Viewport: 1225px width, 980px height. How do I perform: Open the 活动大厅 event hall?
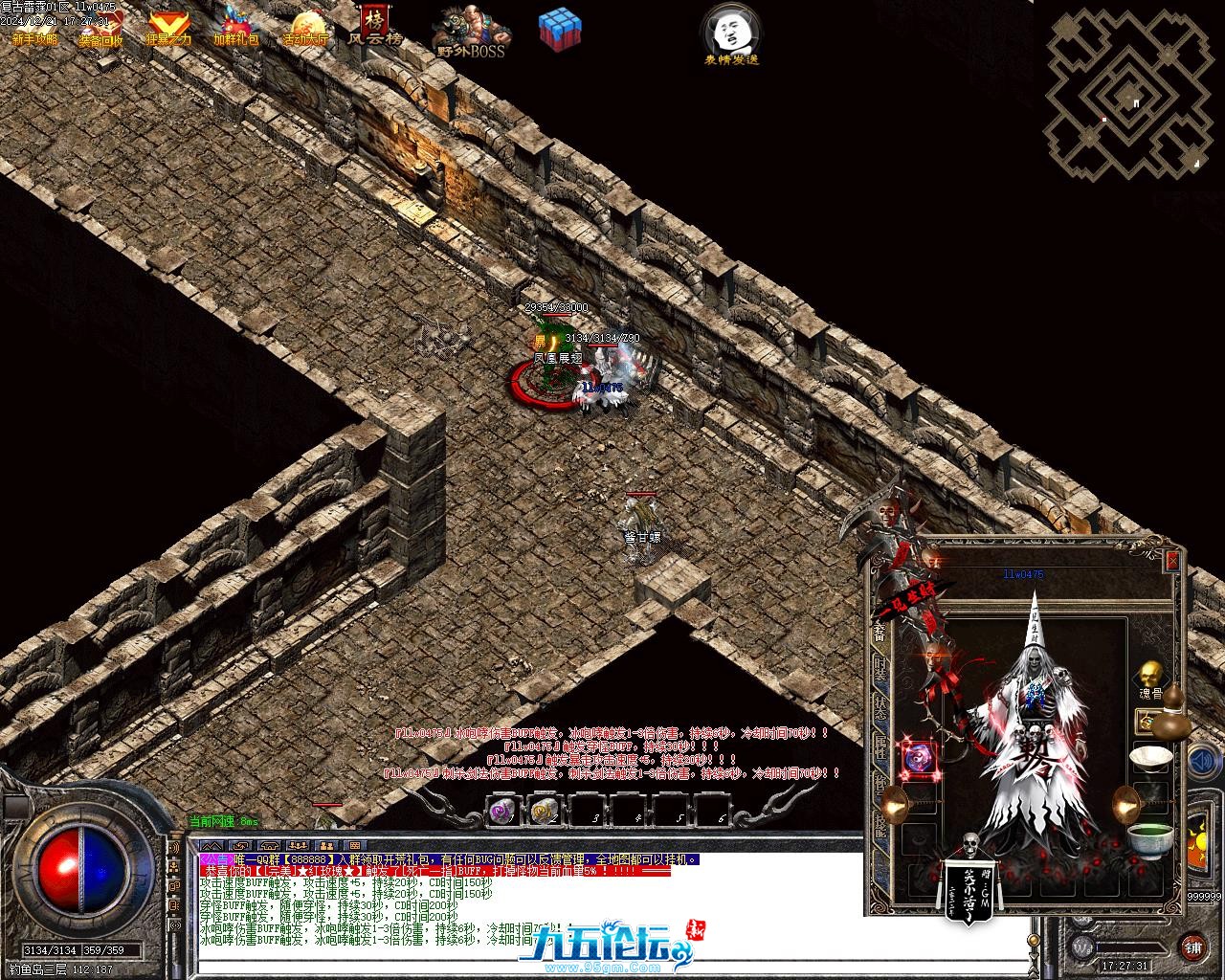(x=305, y=27)
